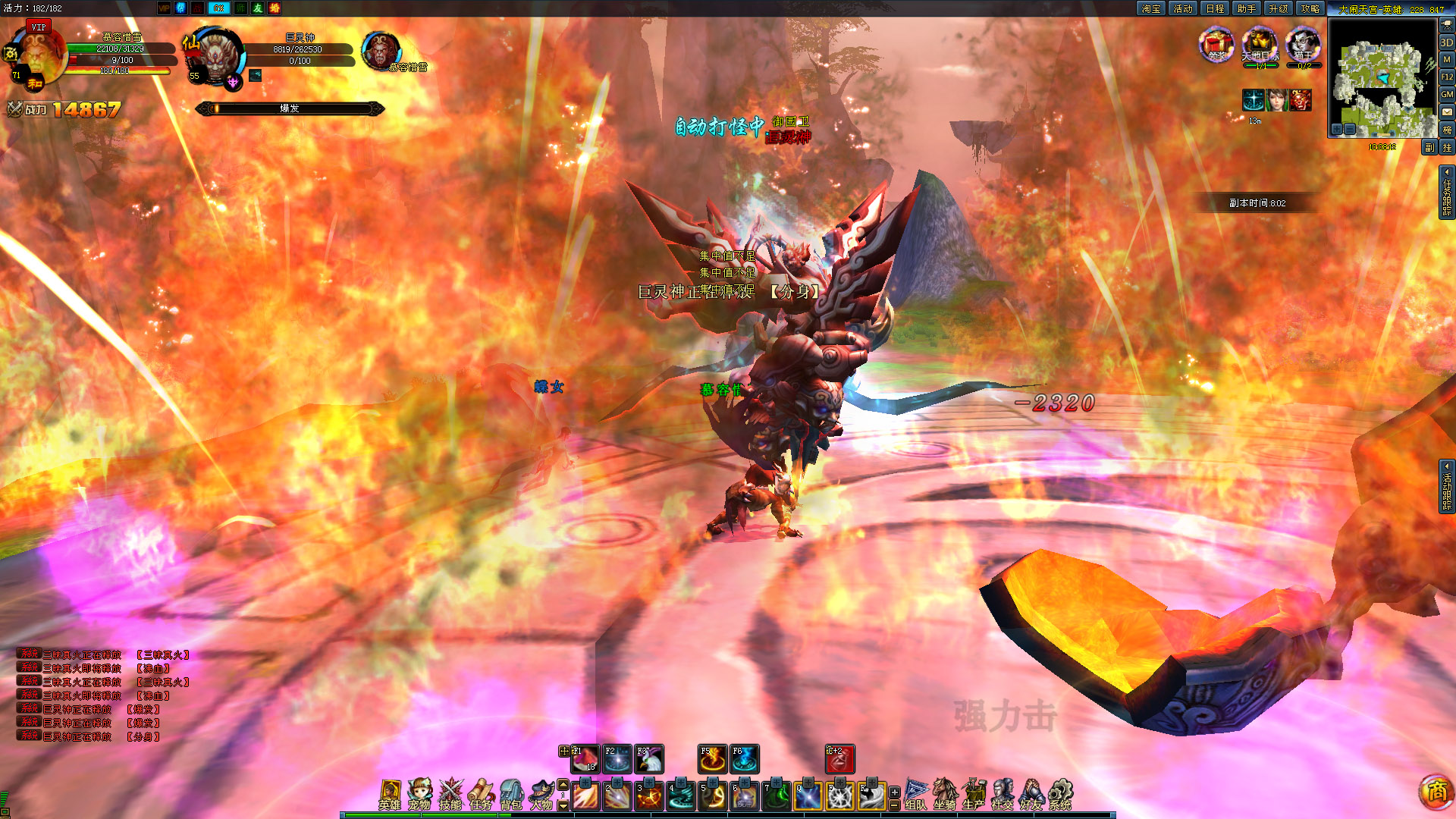
Task: Open the 商 shop coin button
Action: click(1436, 792)
